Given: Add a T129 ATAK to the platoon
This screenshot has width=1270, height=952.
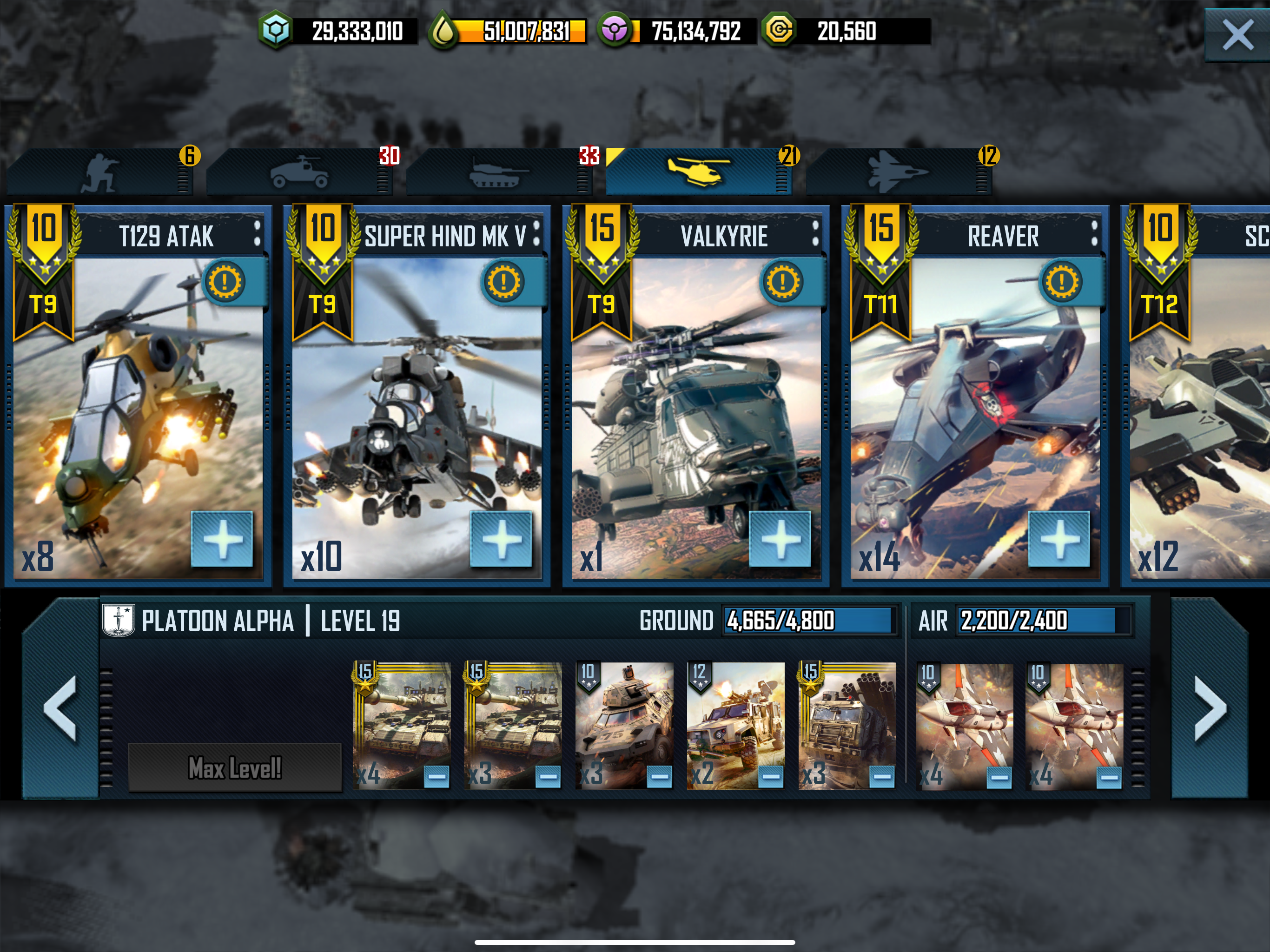Looking at the screenshot, I should pyautogui.click(x=222, y=539).
